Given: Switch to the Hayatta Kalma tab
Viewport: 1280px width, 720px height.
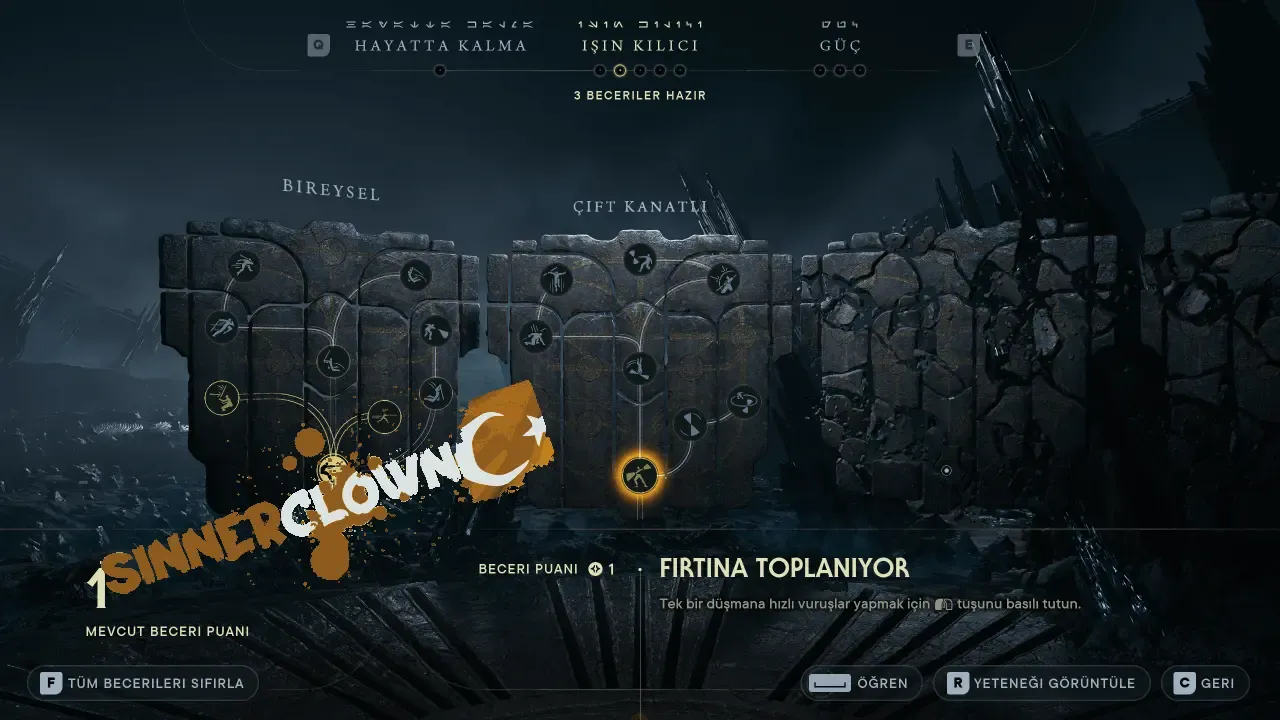Looking at the screenshot, I should click(440, 46).
